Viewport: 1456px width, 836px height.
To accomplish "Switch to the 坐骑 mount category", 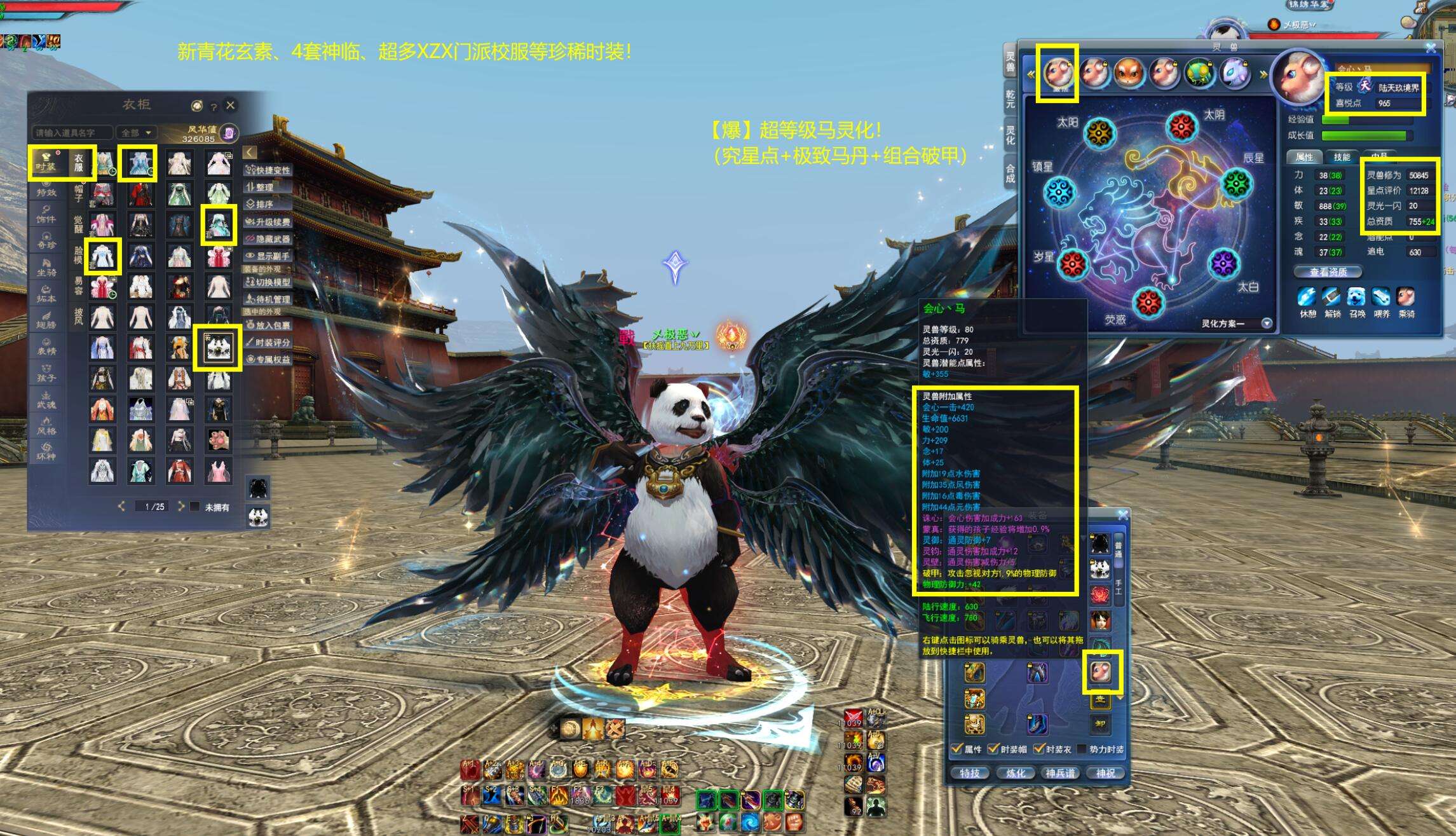I will [x=46, y=267].
